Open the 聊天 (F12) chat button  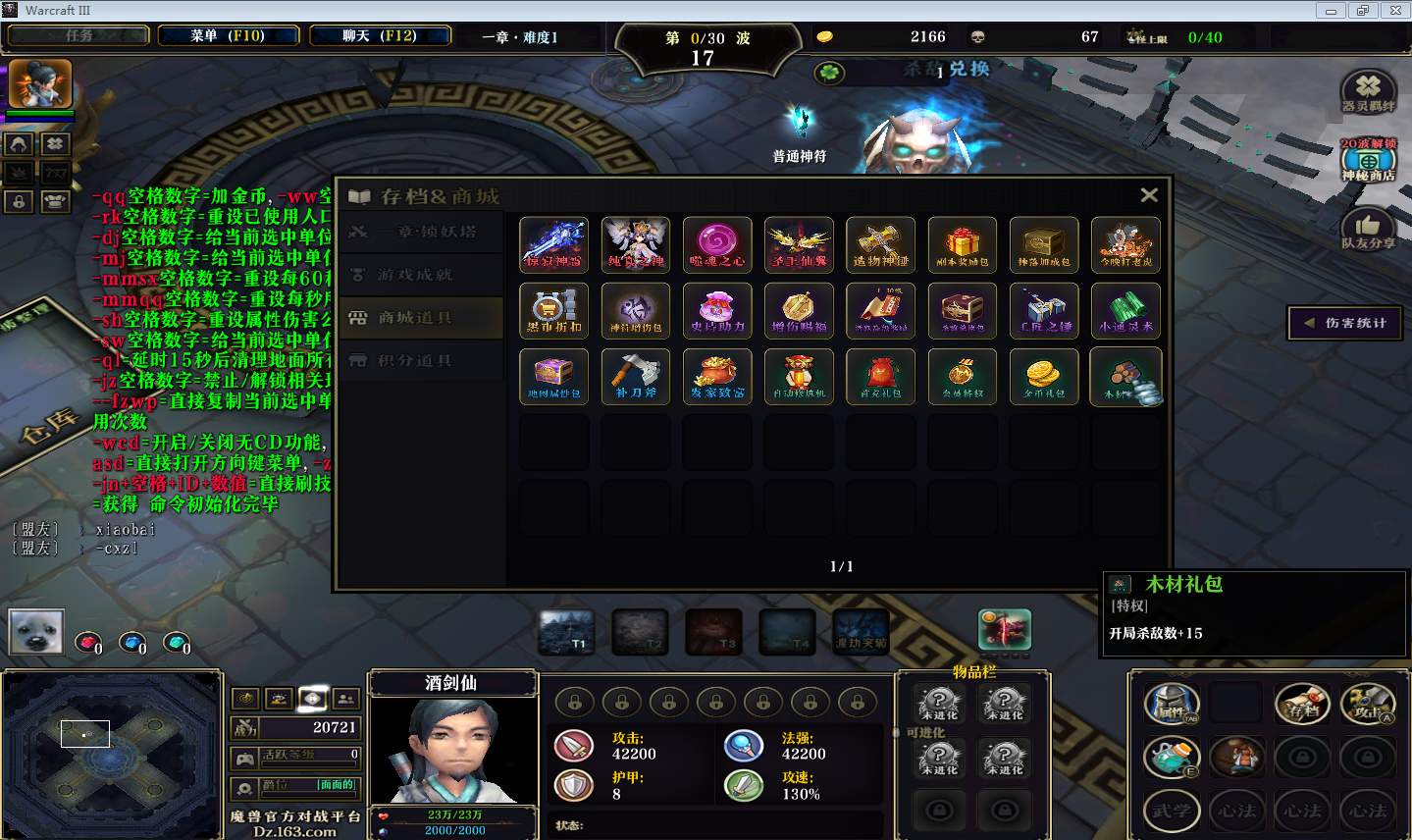(x=380, y=36)
